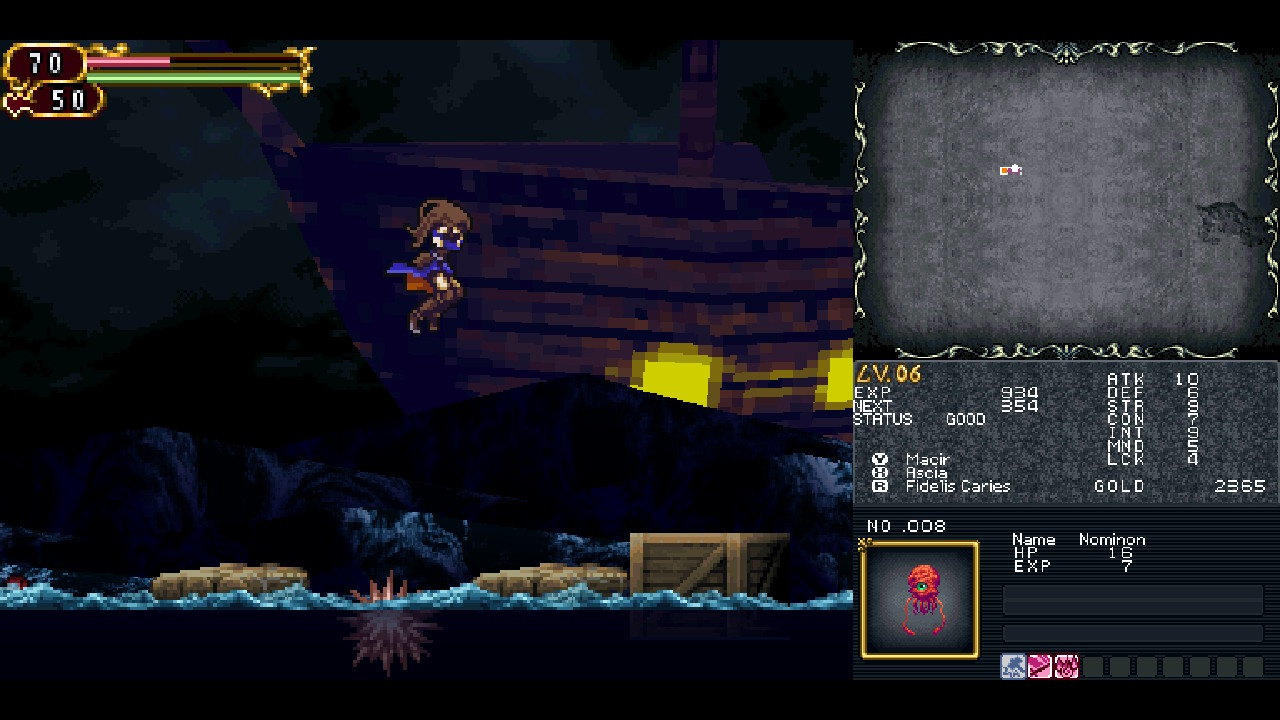Select the Fidelis Caries glyph entry
This screenshot has width=1280, height=720.
tap(957, 486)
